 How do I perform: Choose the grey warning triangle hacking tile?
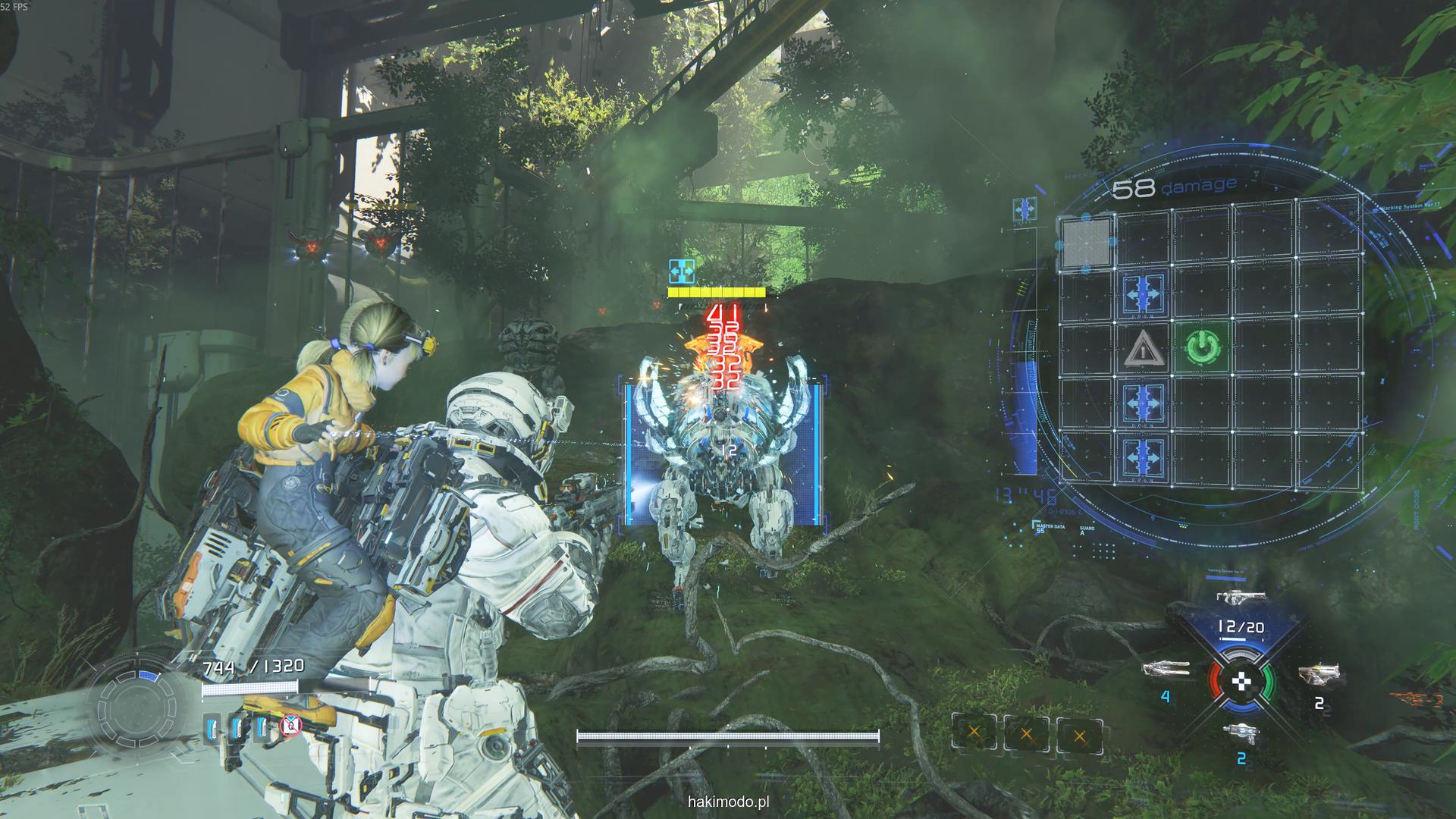(x=1144, y=349)
